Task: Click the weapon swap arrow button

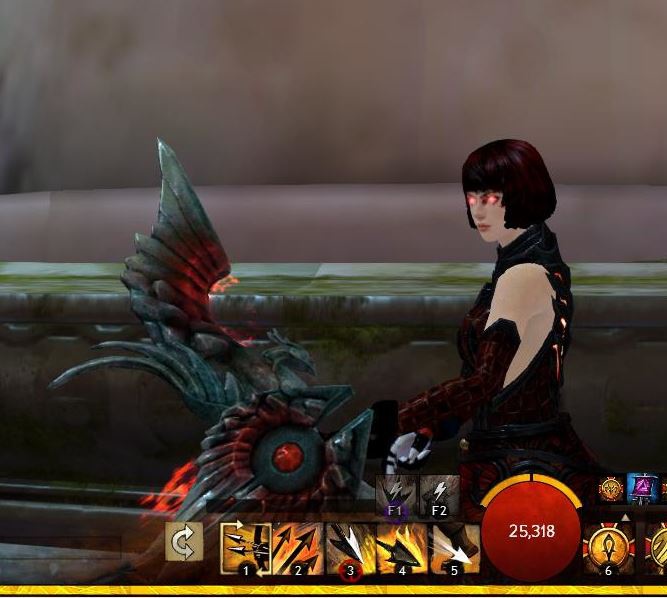Action: pos(184,542)
